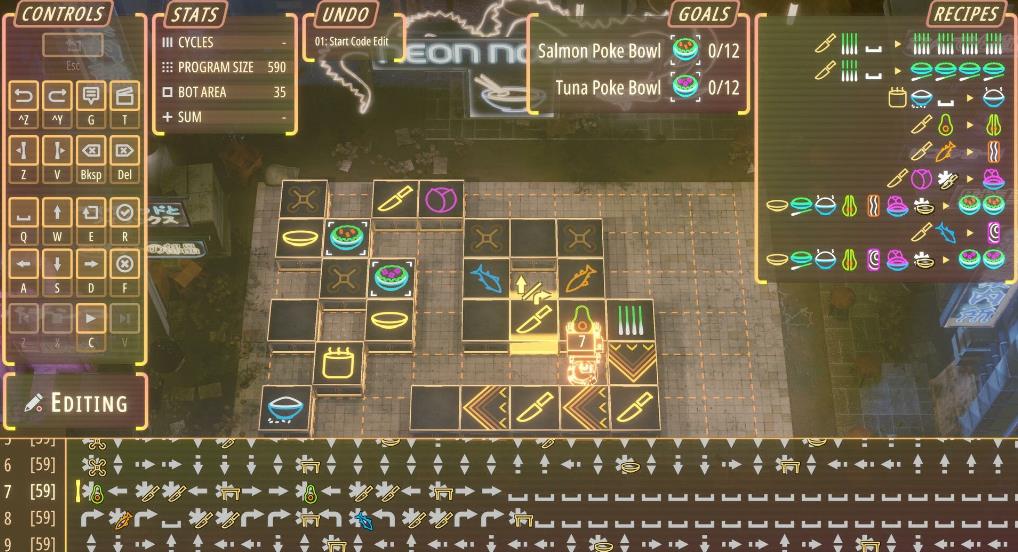The width and height of the screenshot is (1018, 552).
Task: Insert a move-left arrow instruction
Action: (x=24, y=264)
